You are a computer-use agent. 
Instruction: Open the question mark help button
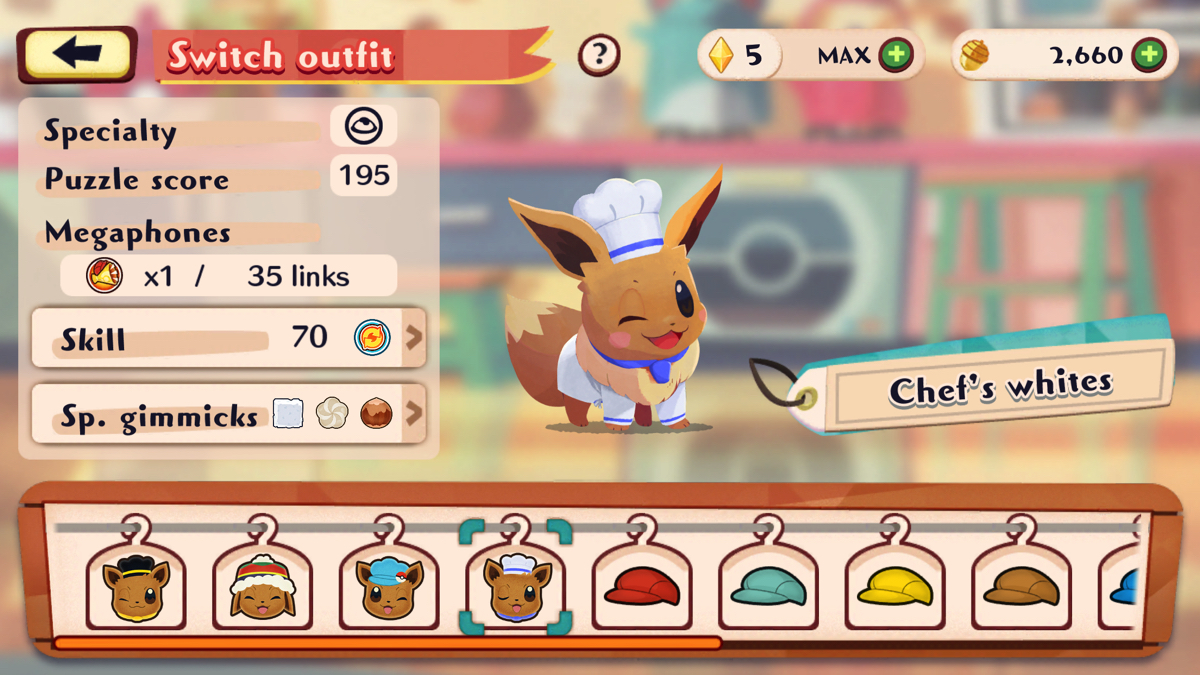click(x=599, y=55)
